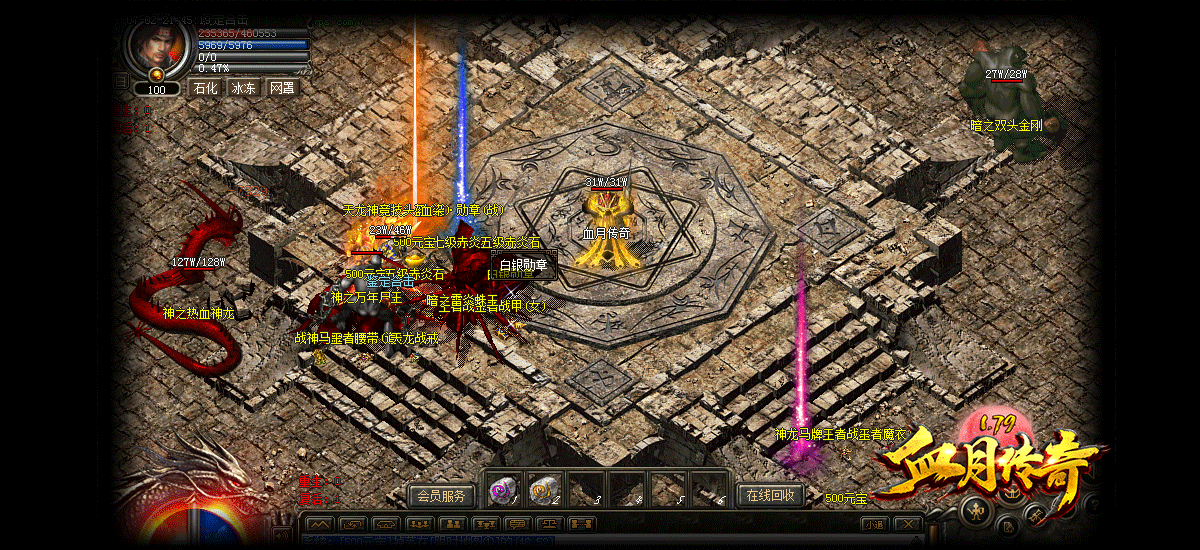
Task: Toggle the 石化 petrify button
Action: 205,88
